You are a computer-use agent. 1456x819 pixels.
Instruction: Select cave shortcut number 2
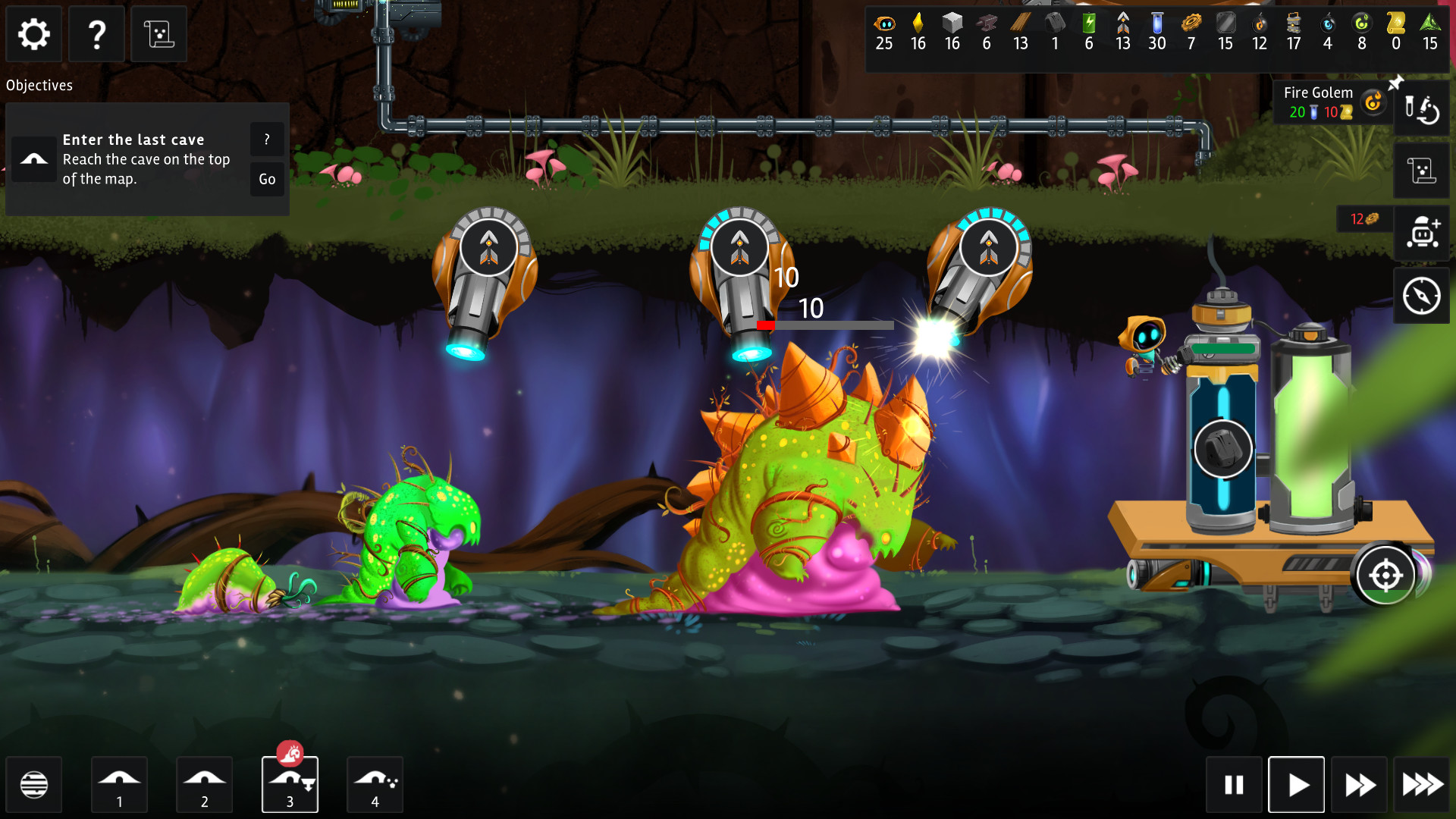pyautogui.click(x=204, y=784)
